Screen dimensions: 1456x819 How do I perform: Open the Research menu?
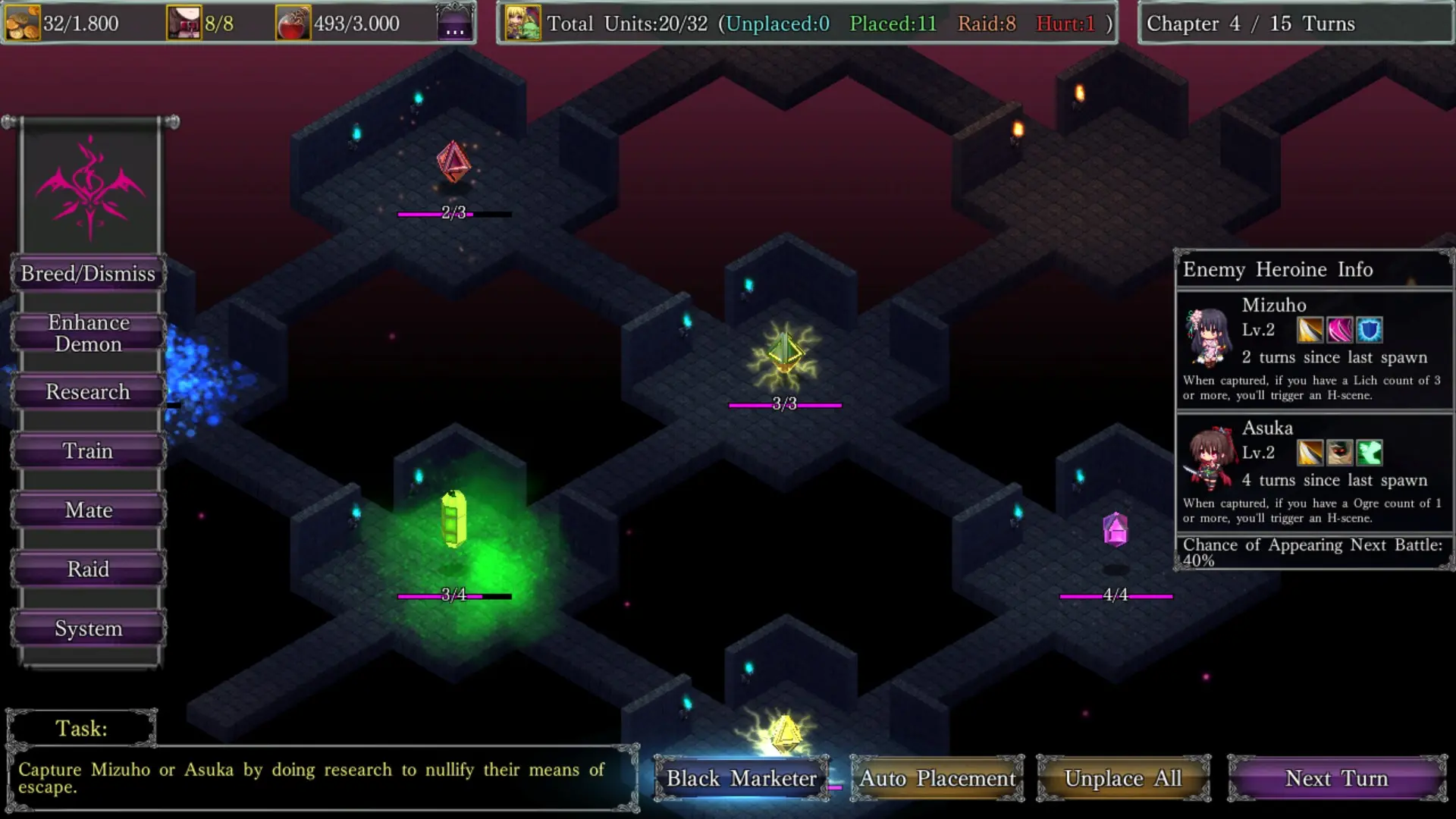pos(88,392)
